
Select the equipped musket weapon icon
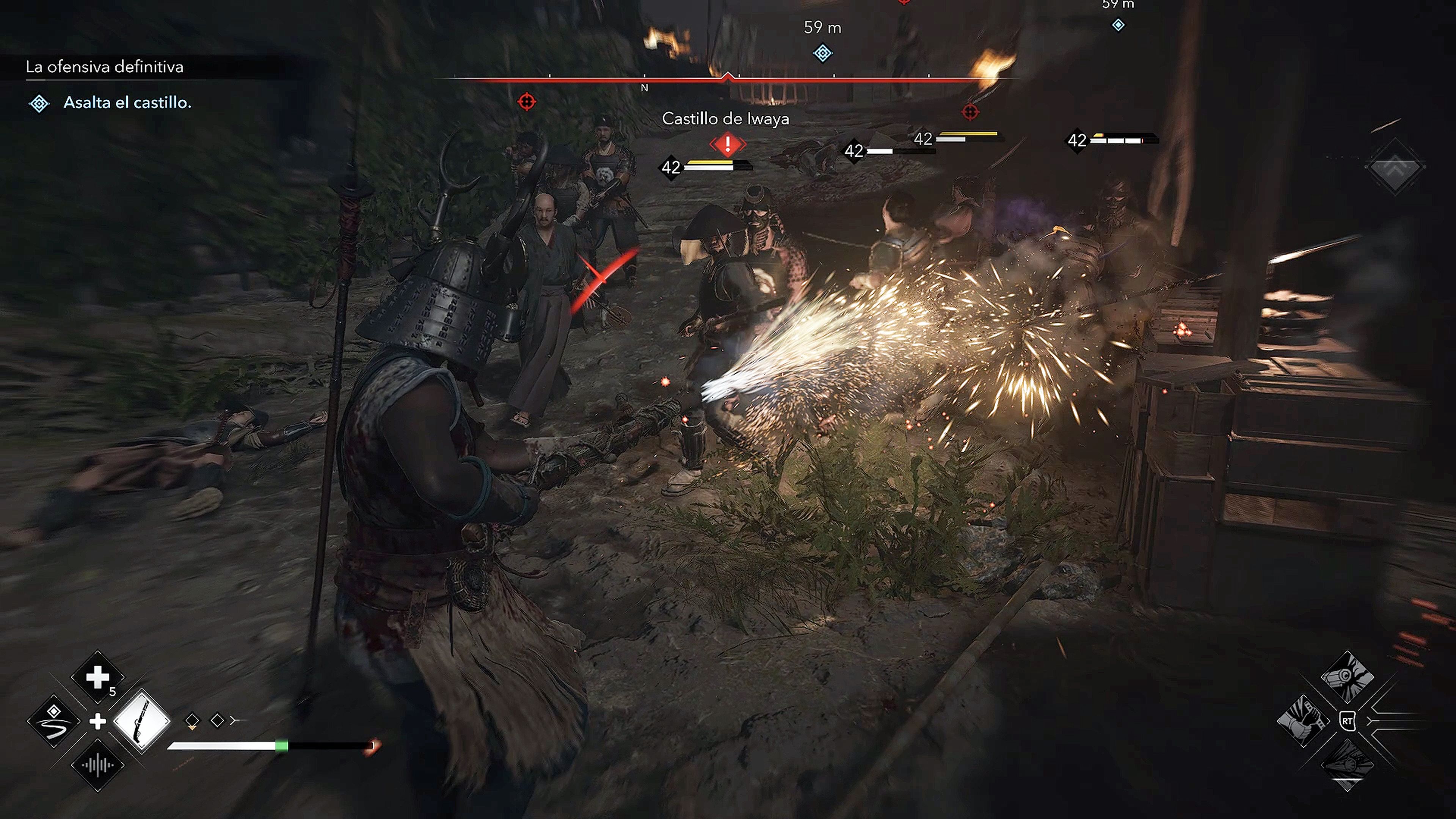point(142,721)
